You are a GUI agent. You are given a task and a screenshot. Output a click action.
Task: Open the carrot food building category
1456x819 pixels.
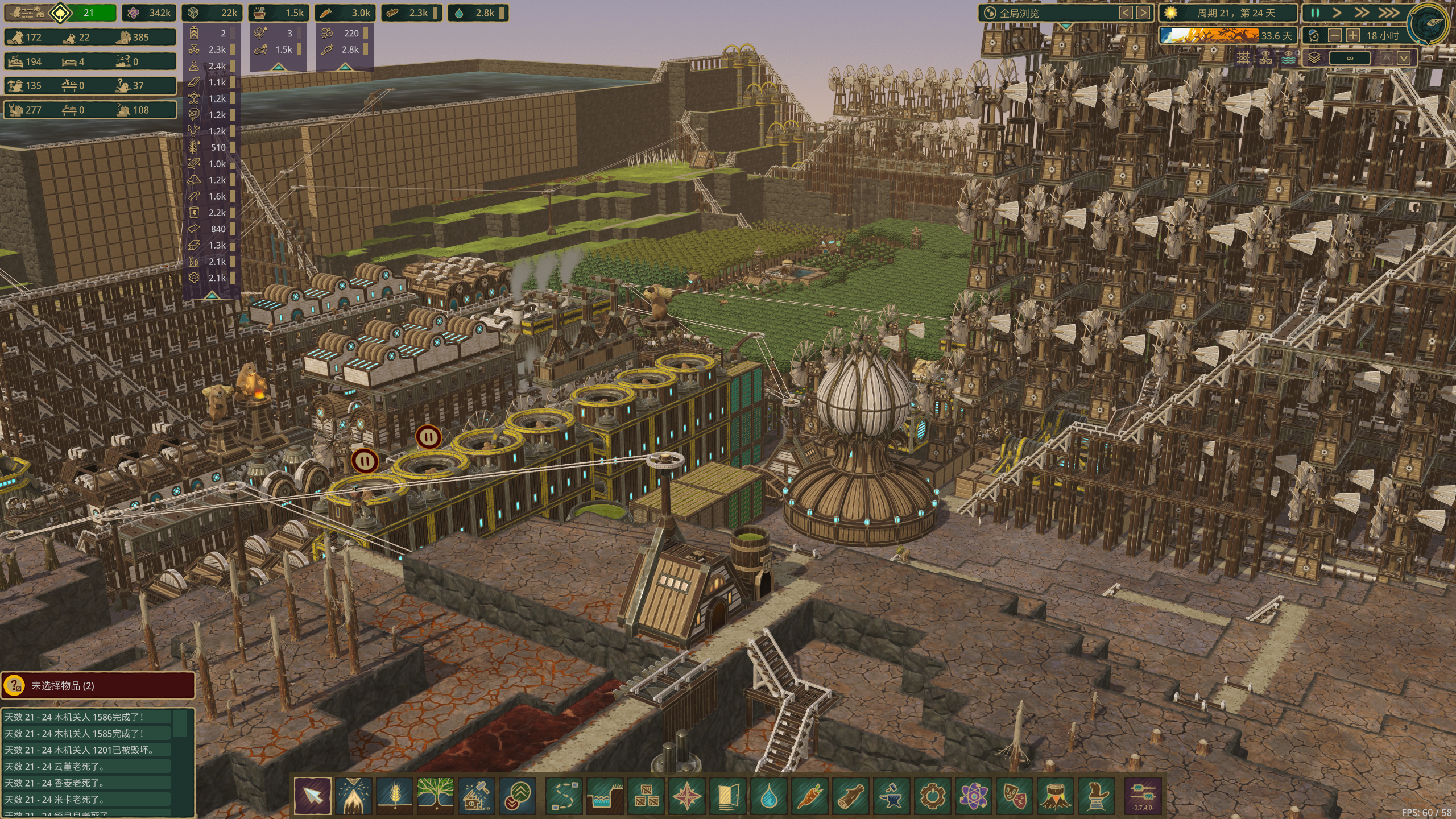[x=810, y=795]
